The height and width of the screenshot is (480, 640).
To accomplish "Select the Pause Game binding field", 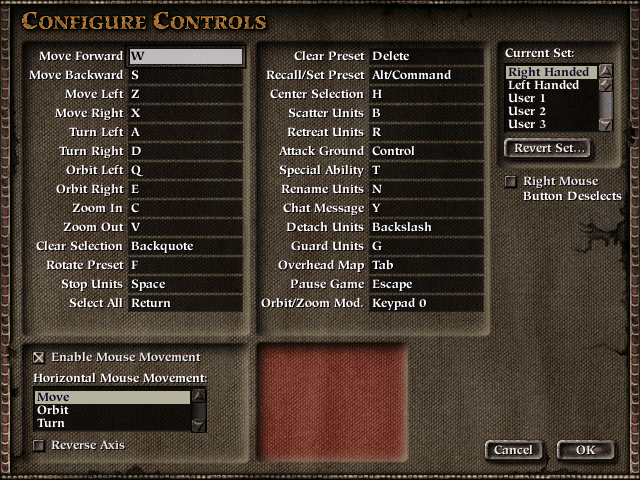I will 426,284.
